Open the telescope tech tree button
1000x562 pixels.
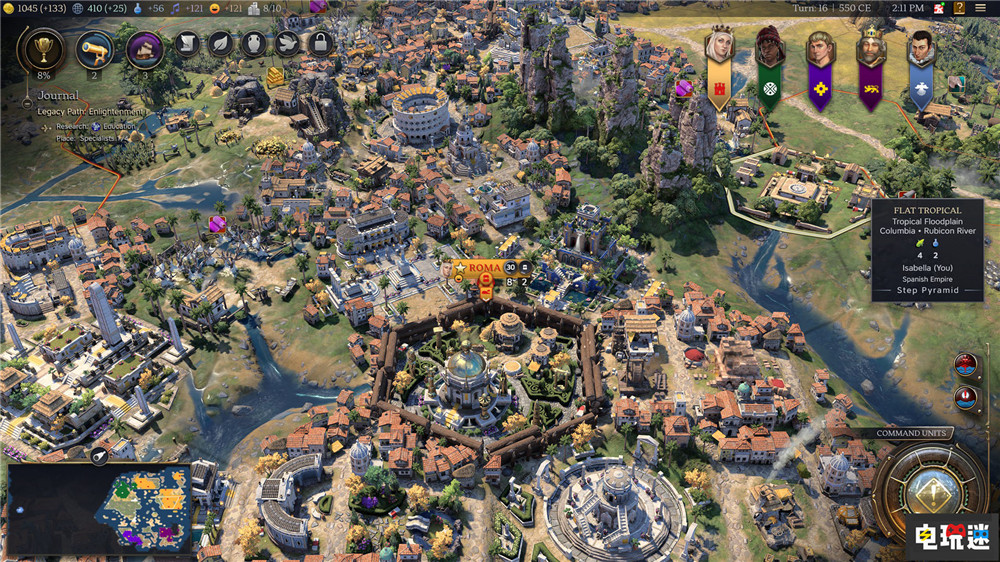(x=94, y=47)
